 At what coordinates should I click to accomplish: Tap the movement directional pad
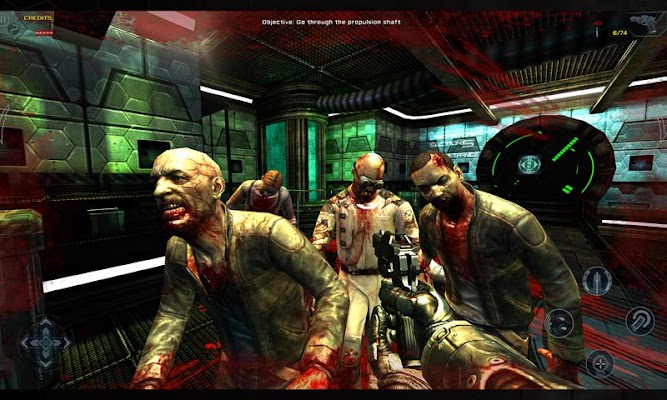tap(45, 343)
